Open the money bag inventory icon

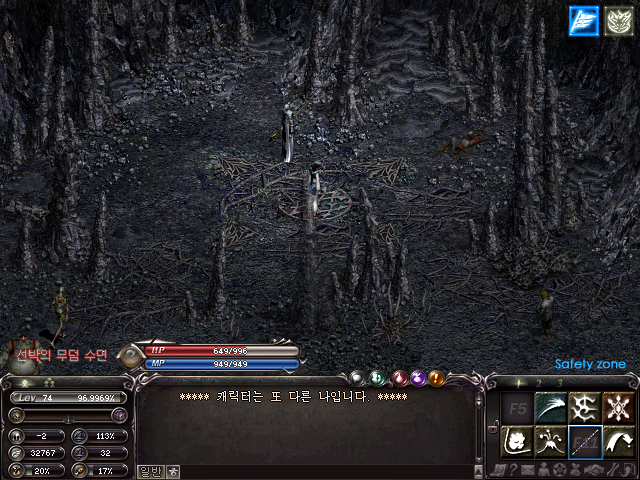coord(575,471)
